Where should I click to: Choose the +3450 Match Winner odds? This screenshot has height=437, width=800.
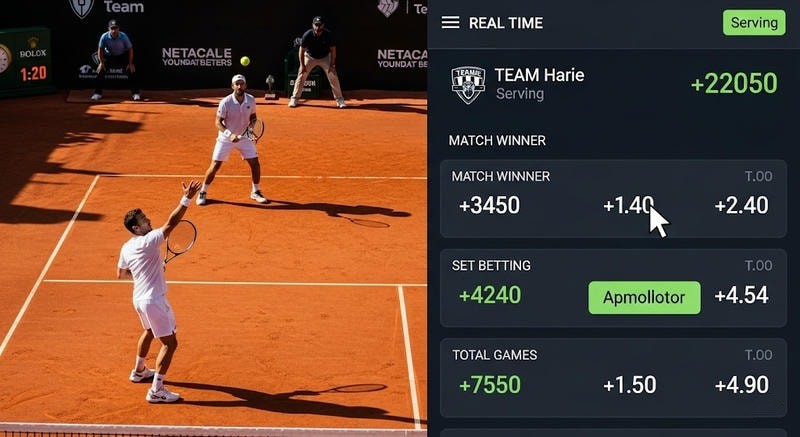tap(489, 206)
